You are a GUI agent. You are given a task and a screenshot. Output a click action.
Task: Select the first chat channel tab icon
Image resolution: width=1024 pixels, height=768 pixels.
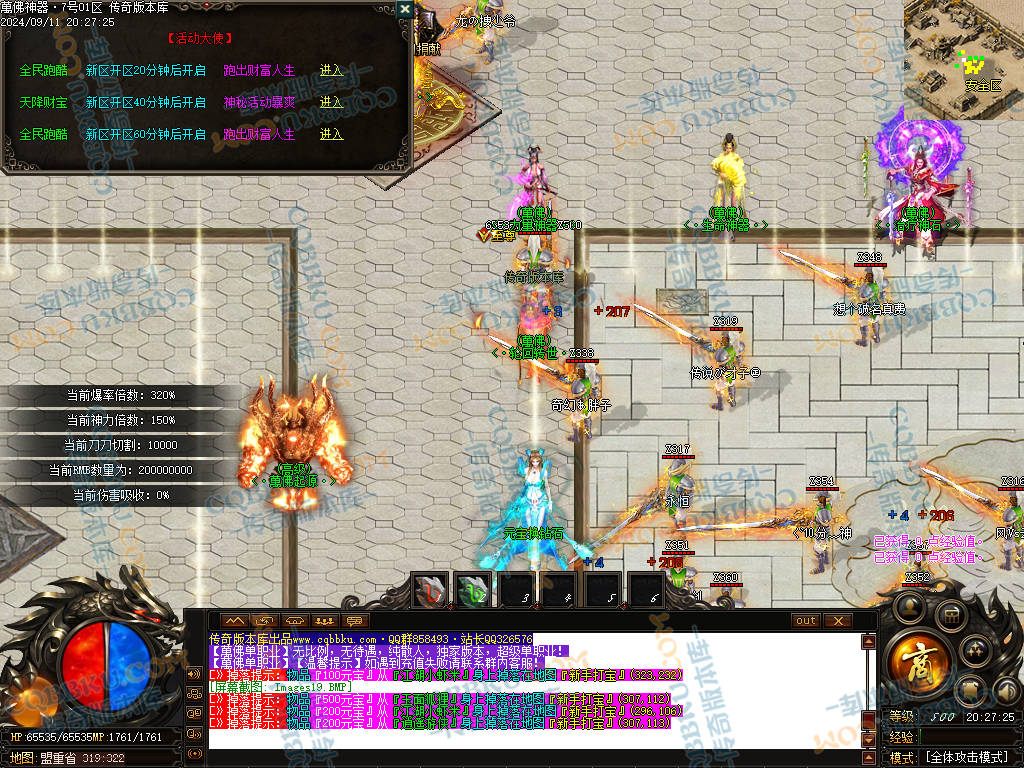(233, 621)
